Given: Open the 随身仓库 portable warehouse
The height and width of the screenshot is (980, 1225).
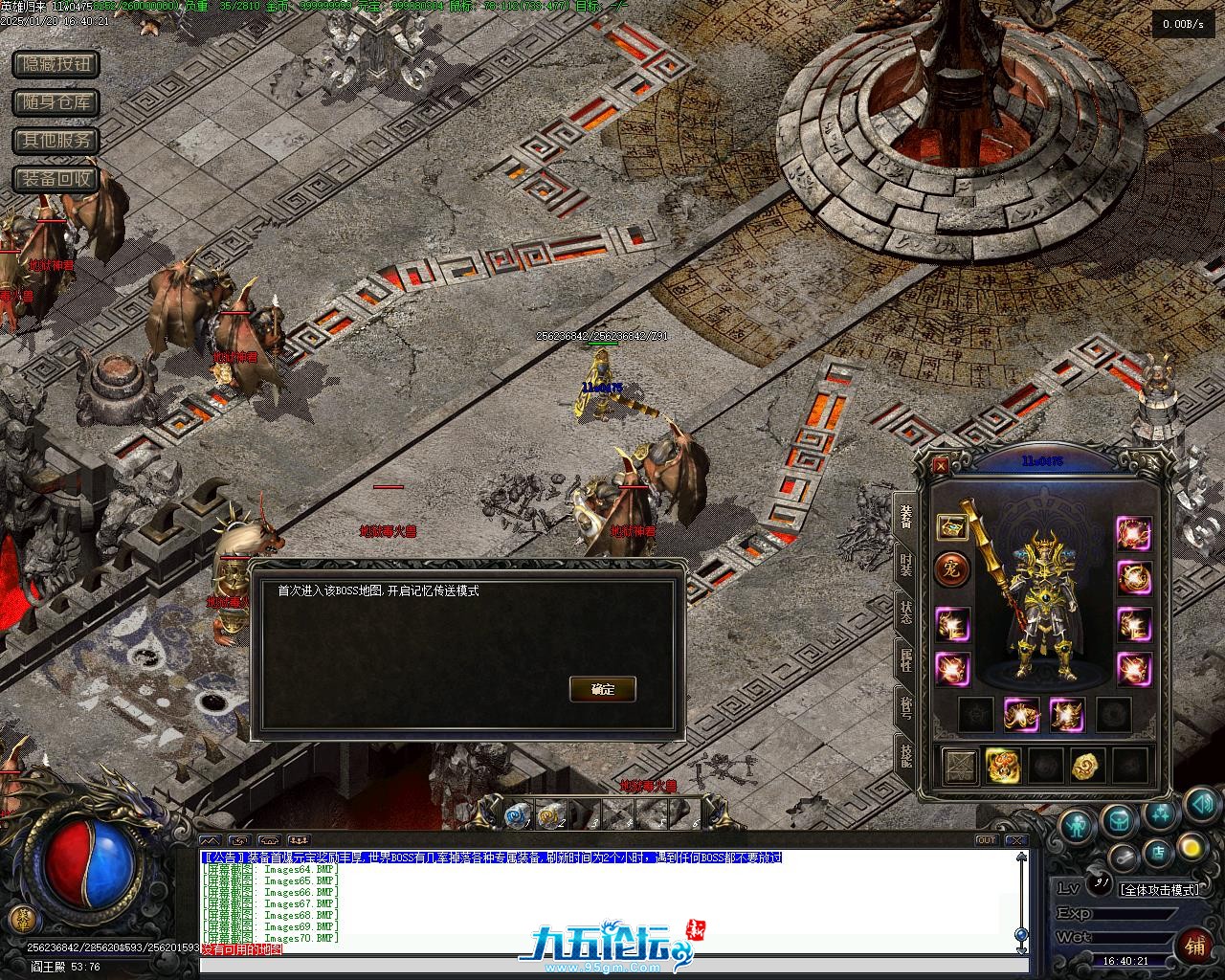Looking at the screenshot, I should 56,102.
